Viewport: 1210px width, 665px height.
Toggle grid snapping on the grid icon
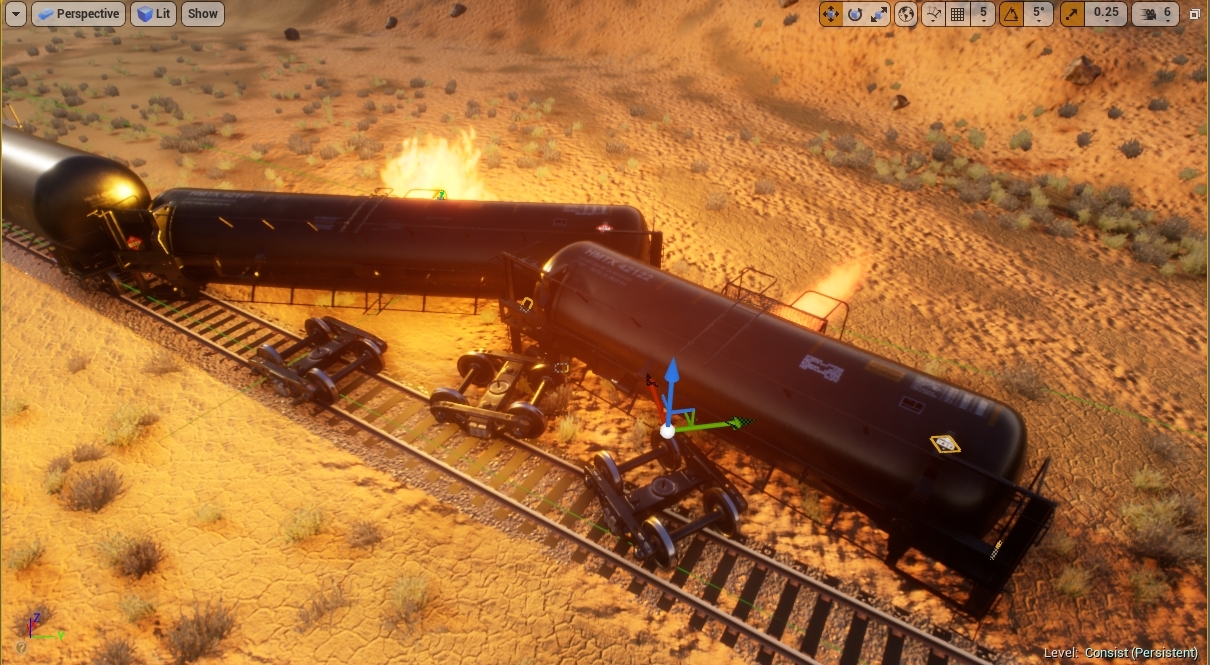958,14
